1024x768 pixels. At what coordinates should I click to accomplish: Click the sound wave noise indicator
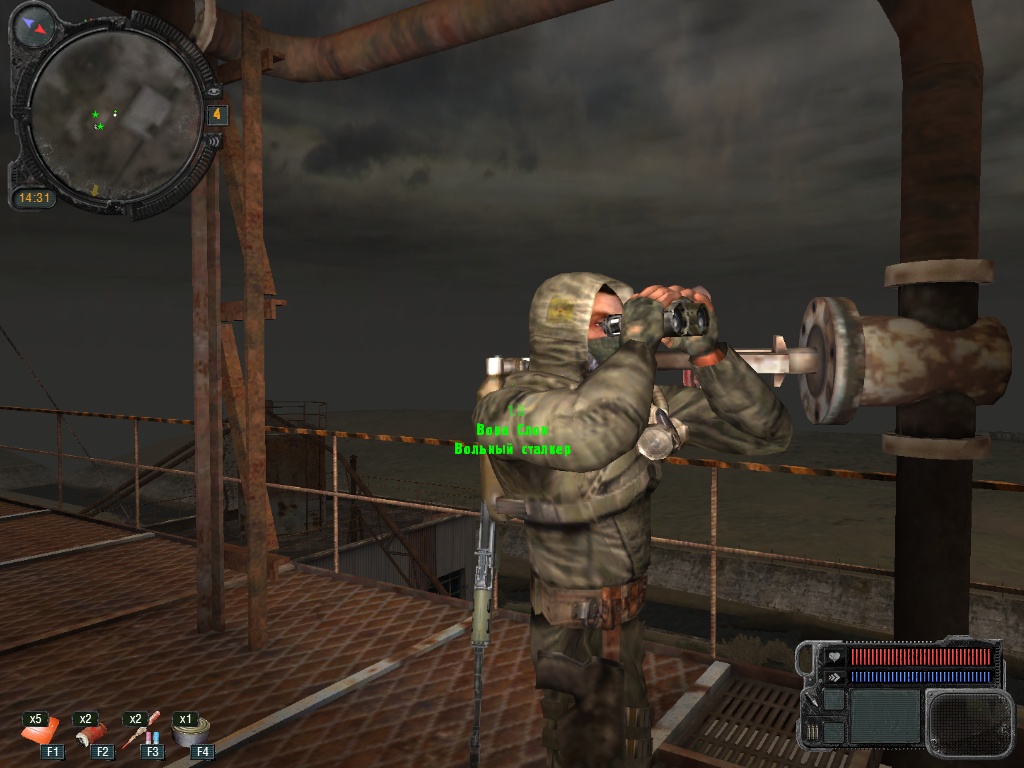pos(211,142)
